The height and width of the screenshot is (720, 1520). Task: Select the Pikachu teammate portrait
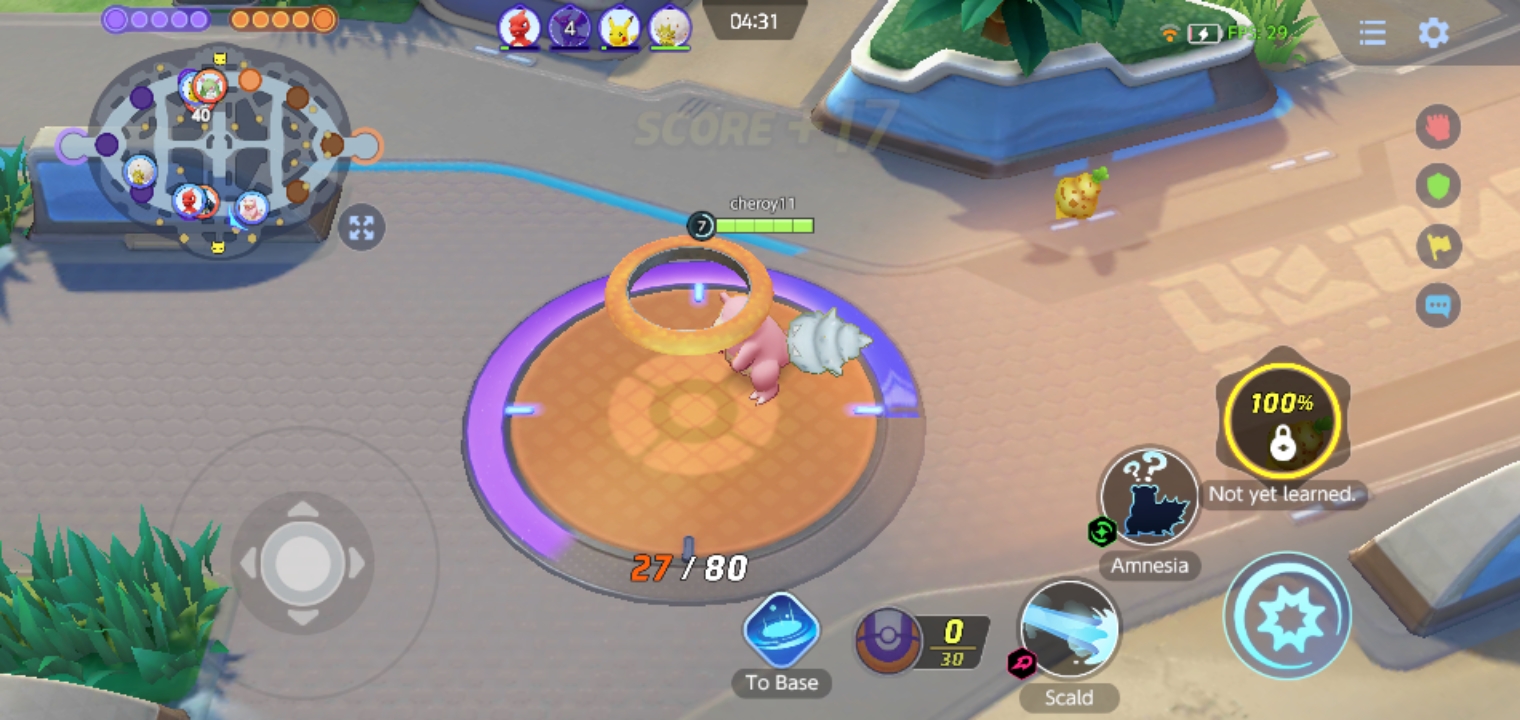pos(619,29)
